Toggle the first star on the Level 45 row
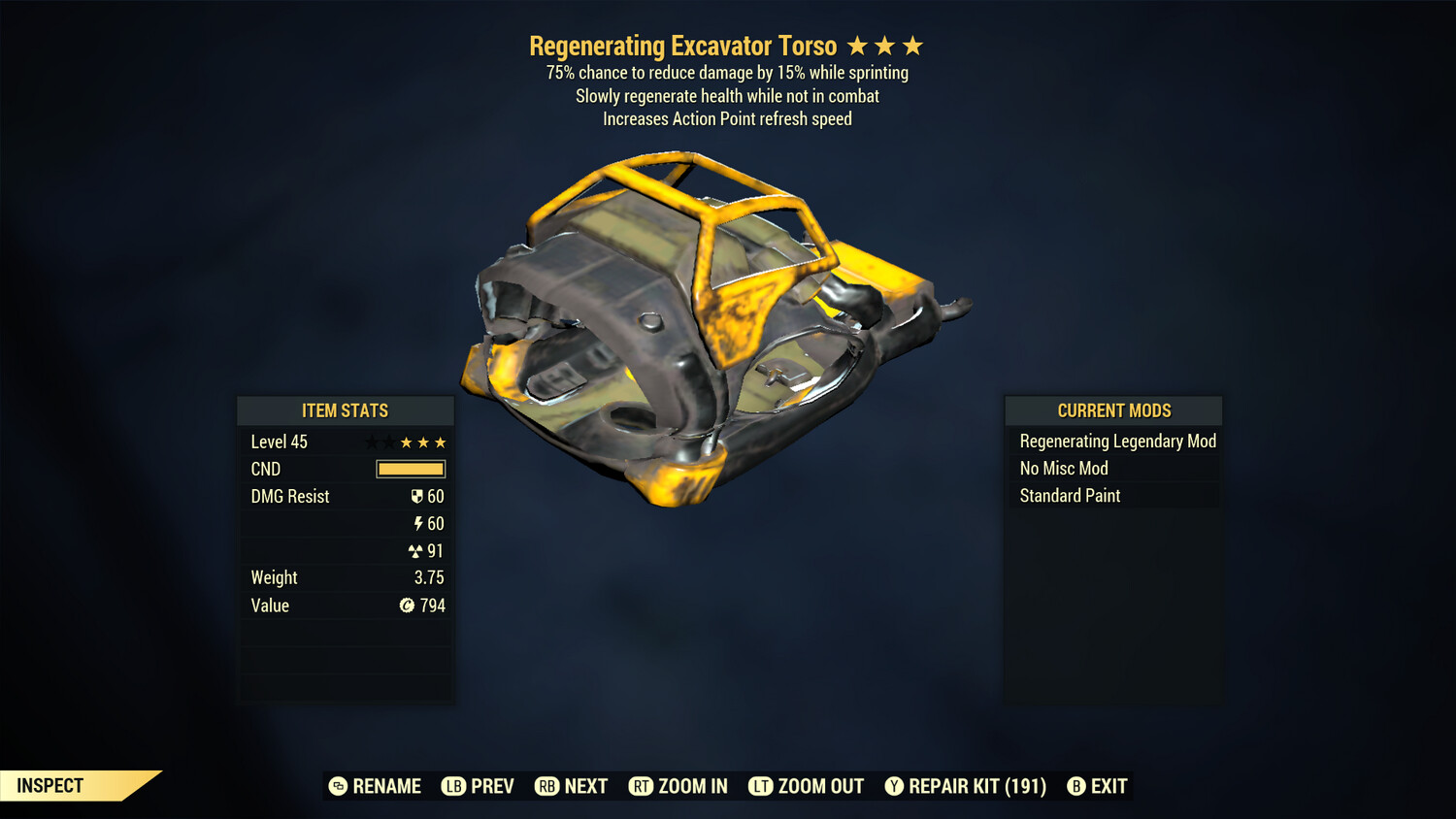Image resolution: width=1456 pixels, height=819 pixels. coord(371,442)
